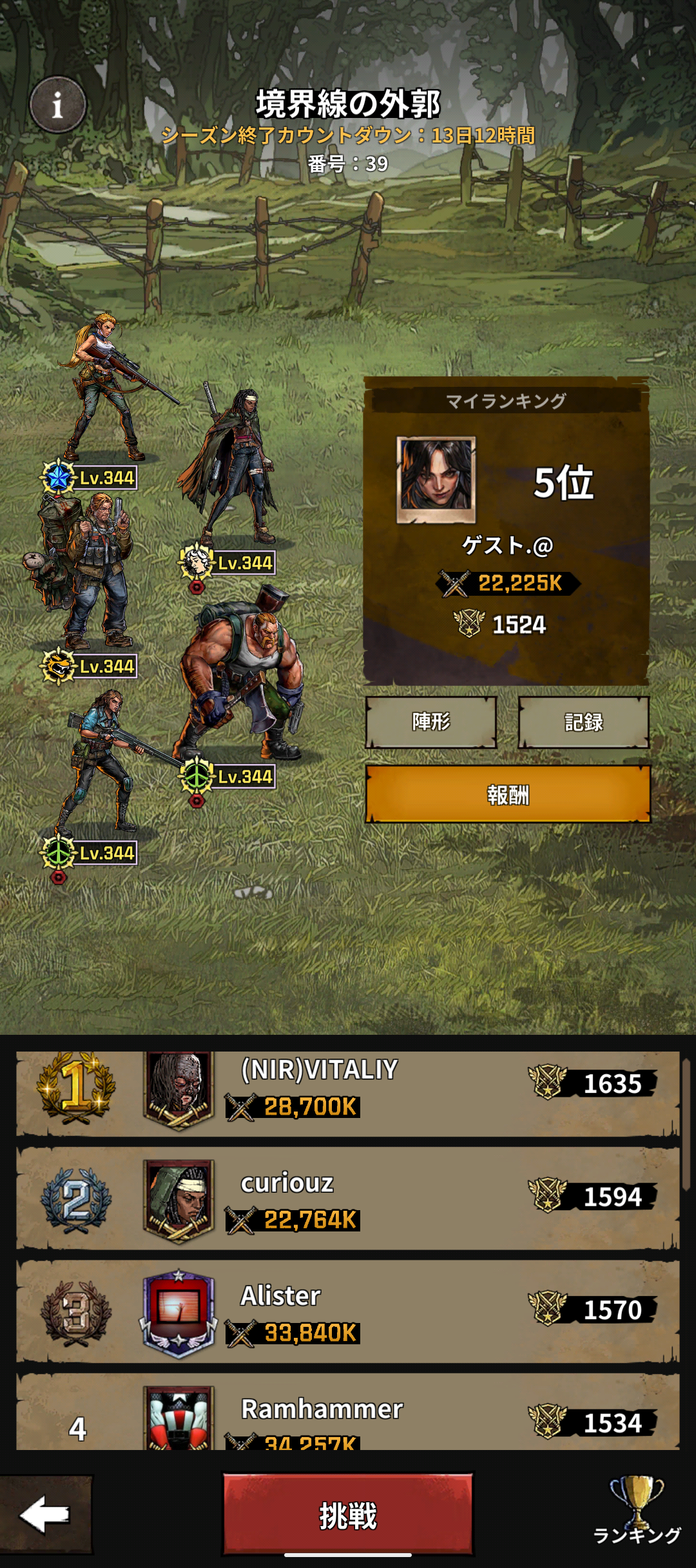Select the (NIR)VITALIY ranking row

[x=348, y=1093]
